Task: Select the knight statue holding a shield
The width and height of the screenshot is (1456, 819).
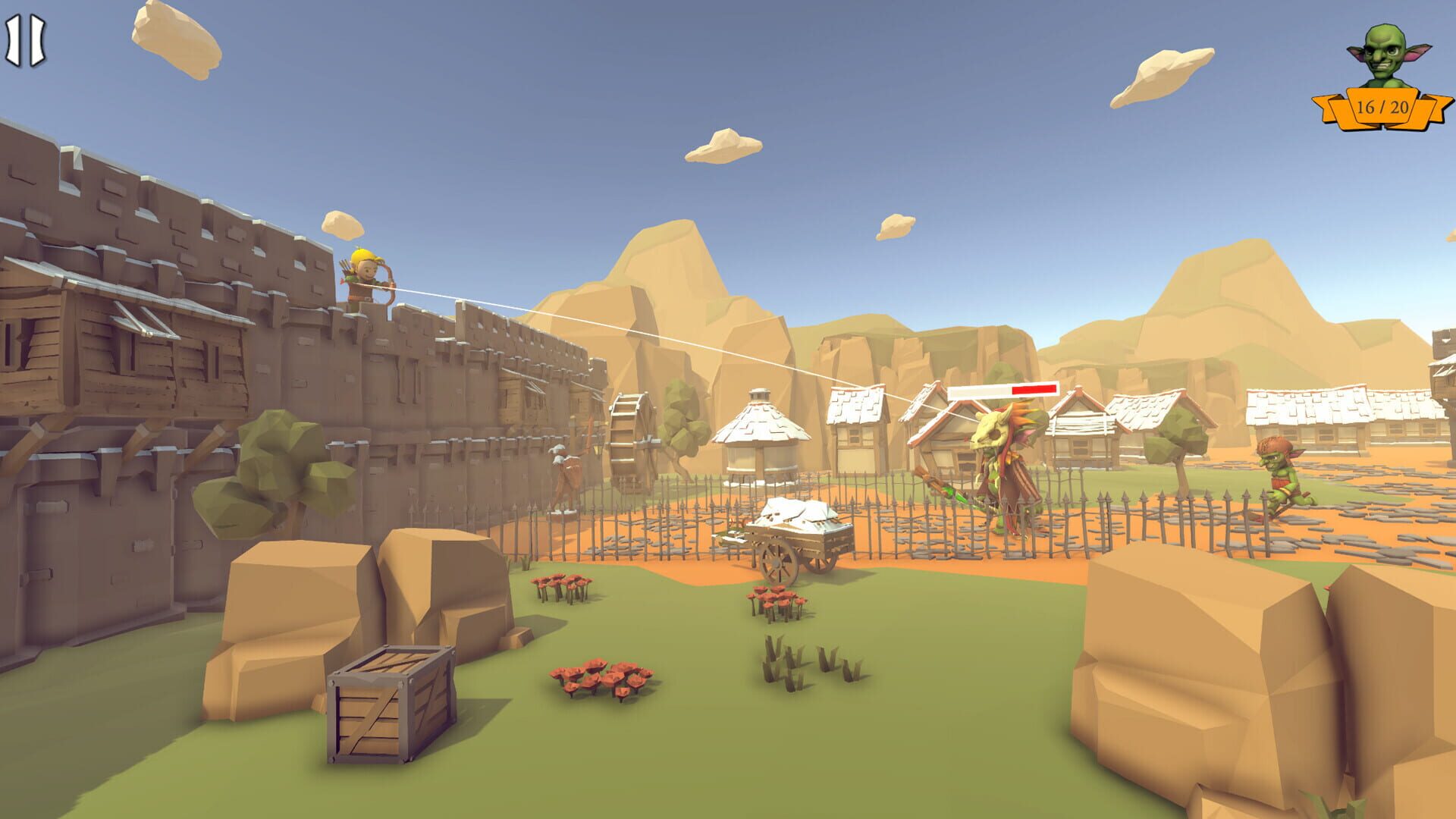Action: (564, 470)
